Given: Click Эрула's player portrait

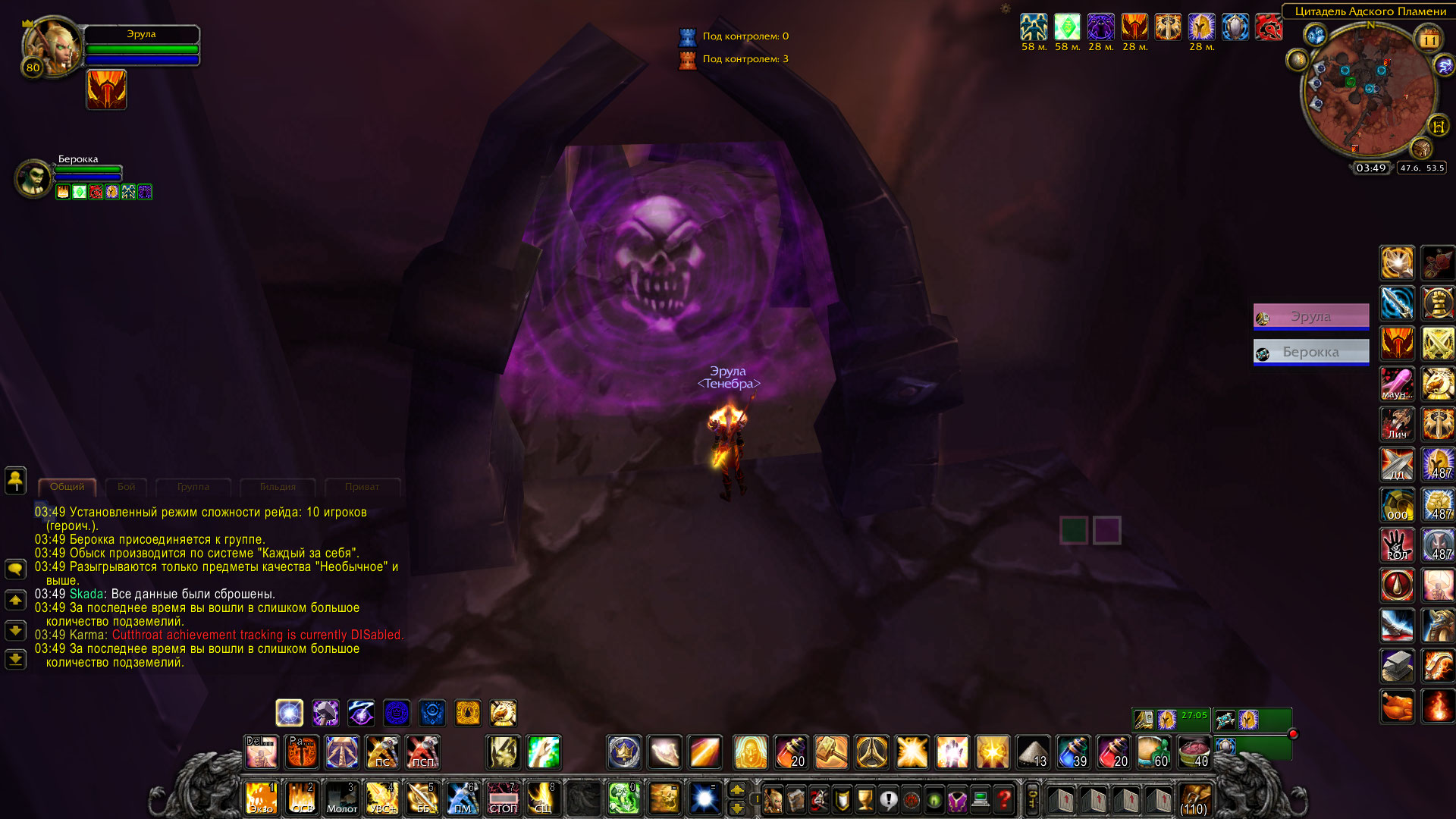Looking at the screenshot, I should pyautogui.click(x=53, y=47).
